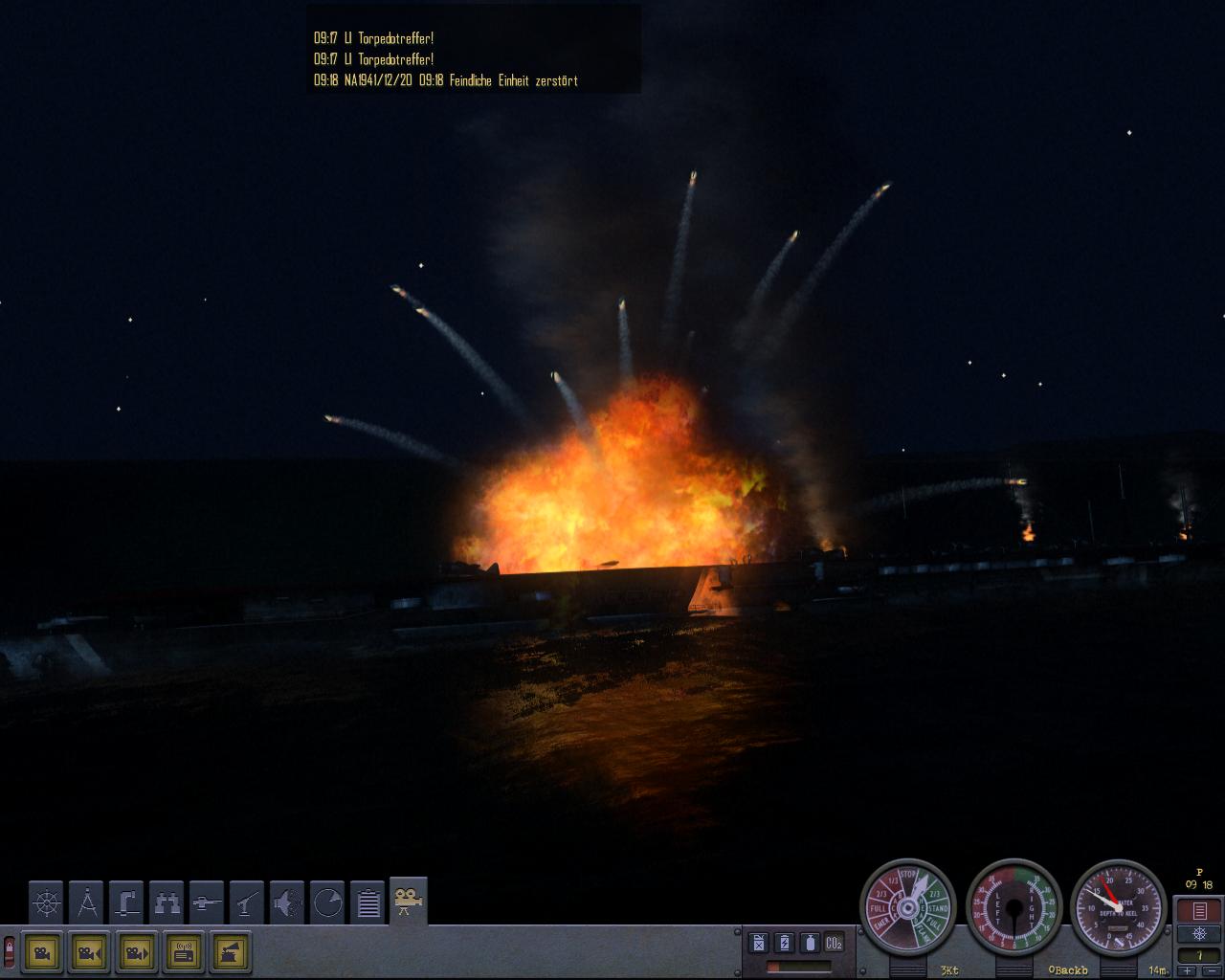The width and height of the screenshot is (1225, 980).
Task: Man the deck gun station
Action: [x=207, y=902]
